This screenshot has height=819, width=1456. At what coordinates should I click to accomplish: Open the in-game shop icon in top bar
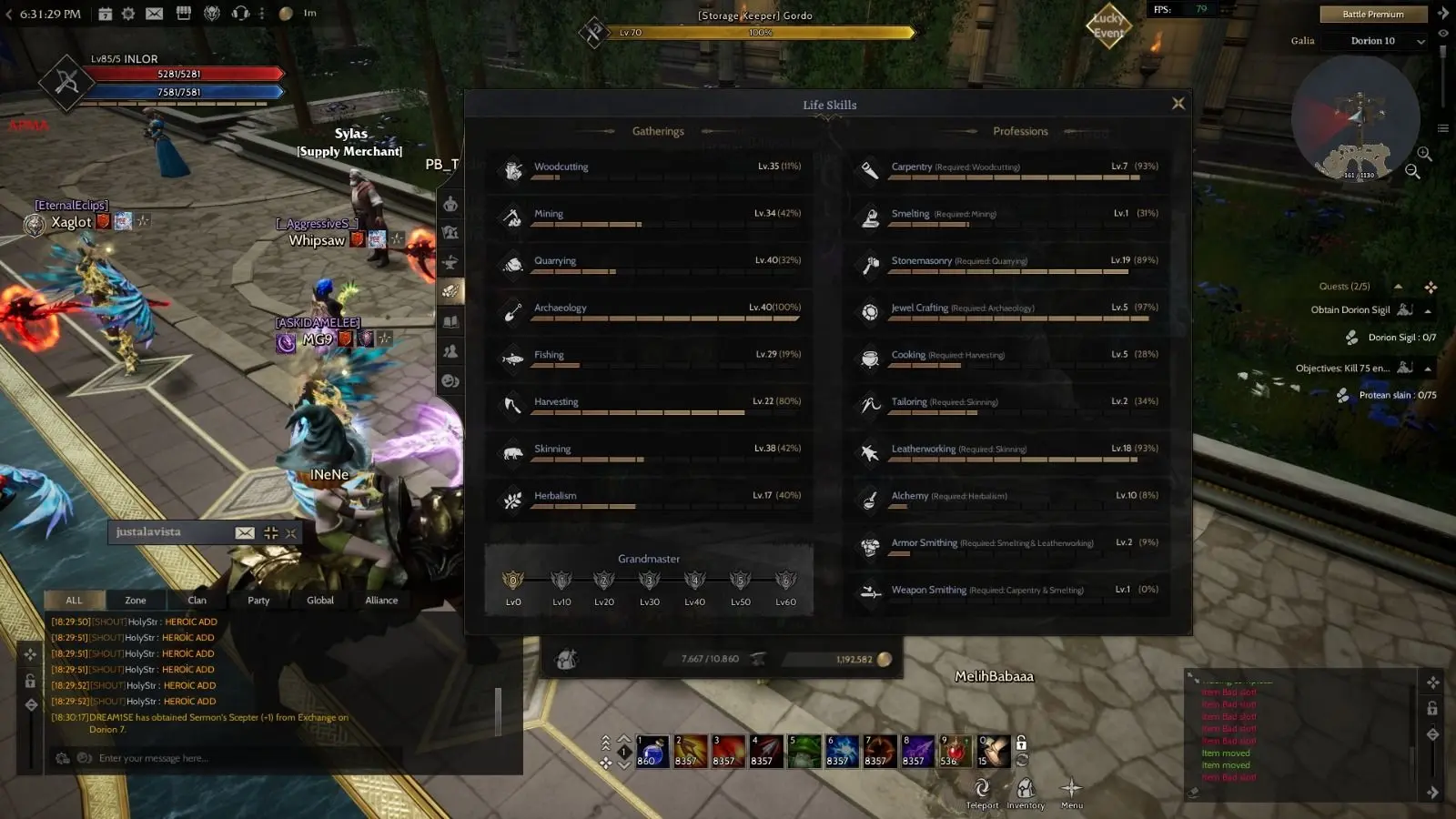tap(182, 14)
